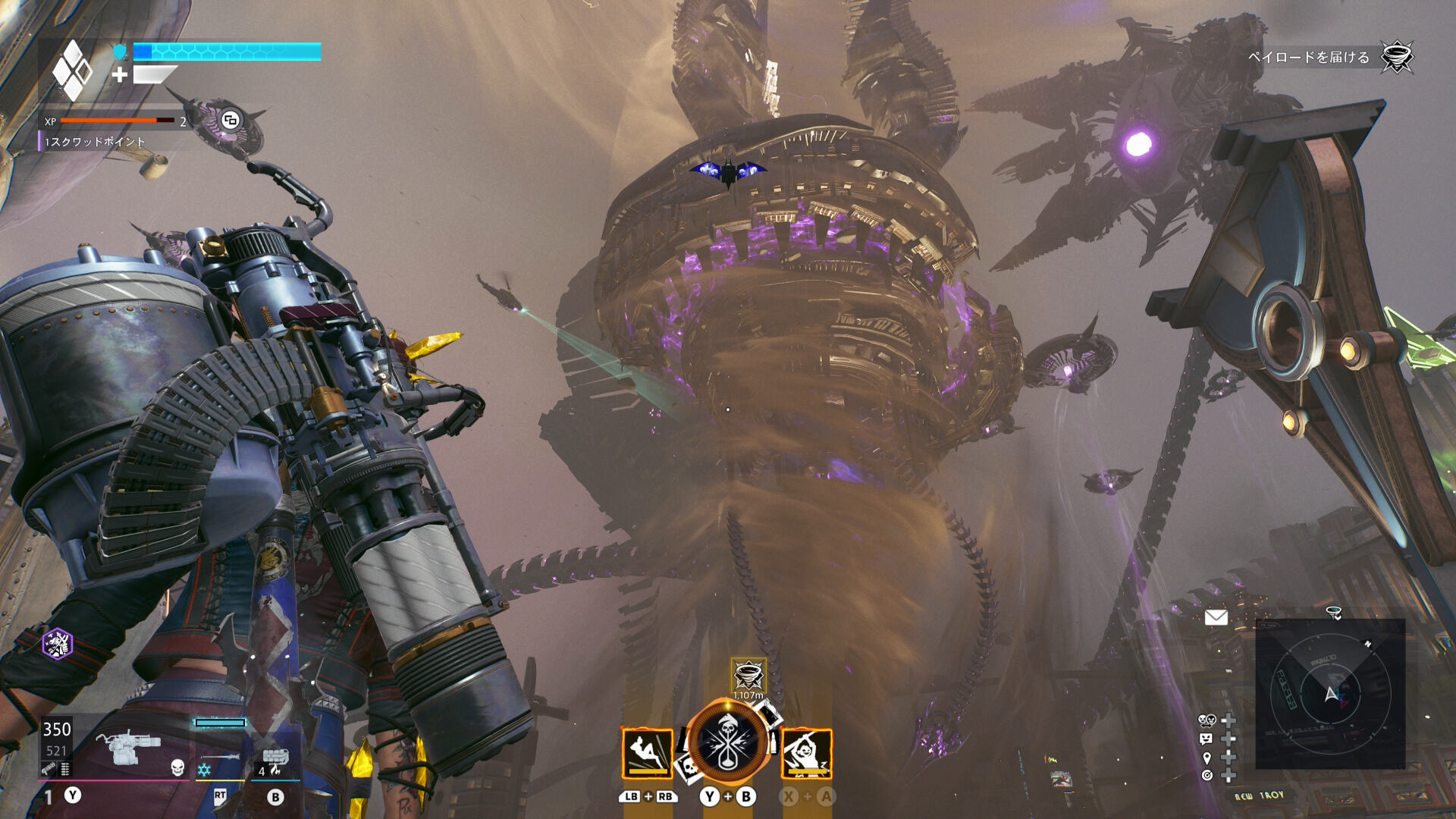Select the minigun weapon slot
Viewport: 1456px width, 819px height.
pos(129,748)
